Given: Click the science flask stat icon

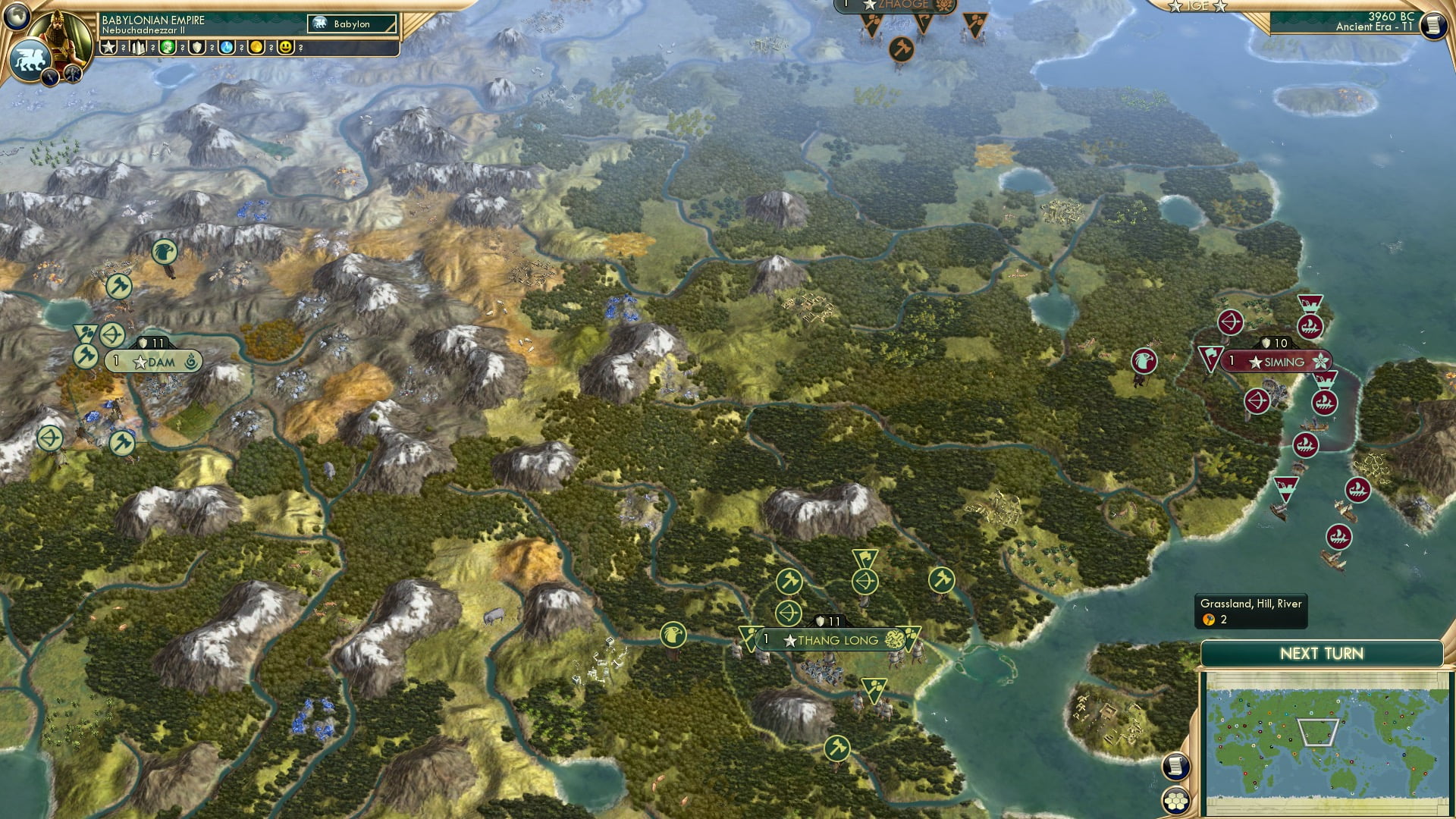Looking at the screenshot, I should point(226,48).
